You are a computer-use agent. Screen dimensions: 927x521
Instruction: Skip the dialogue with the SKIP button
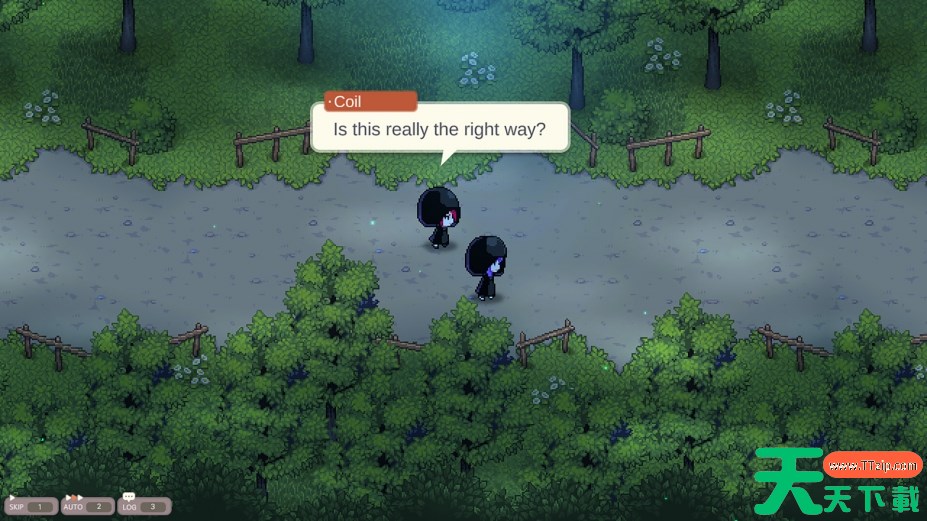pyautogui.click(x=30, y=506)
